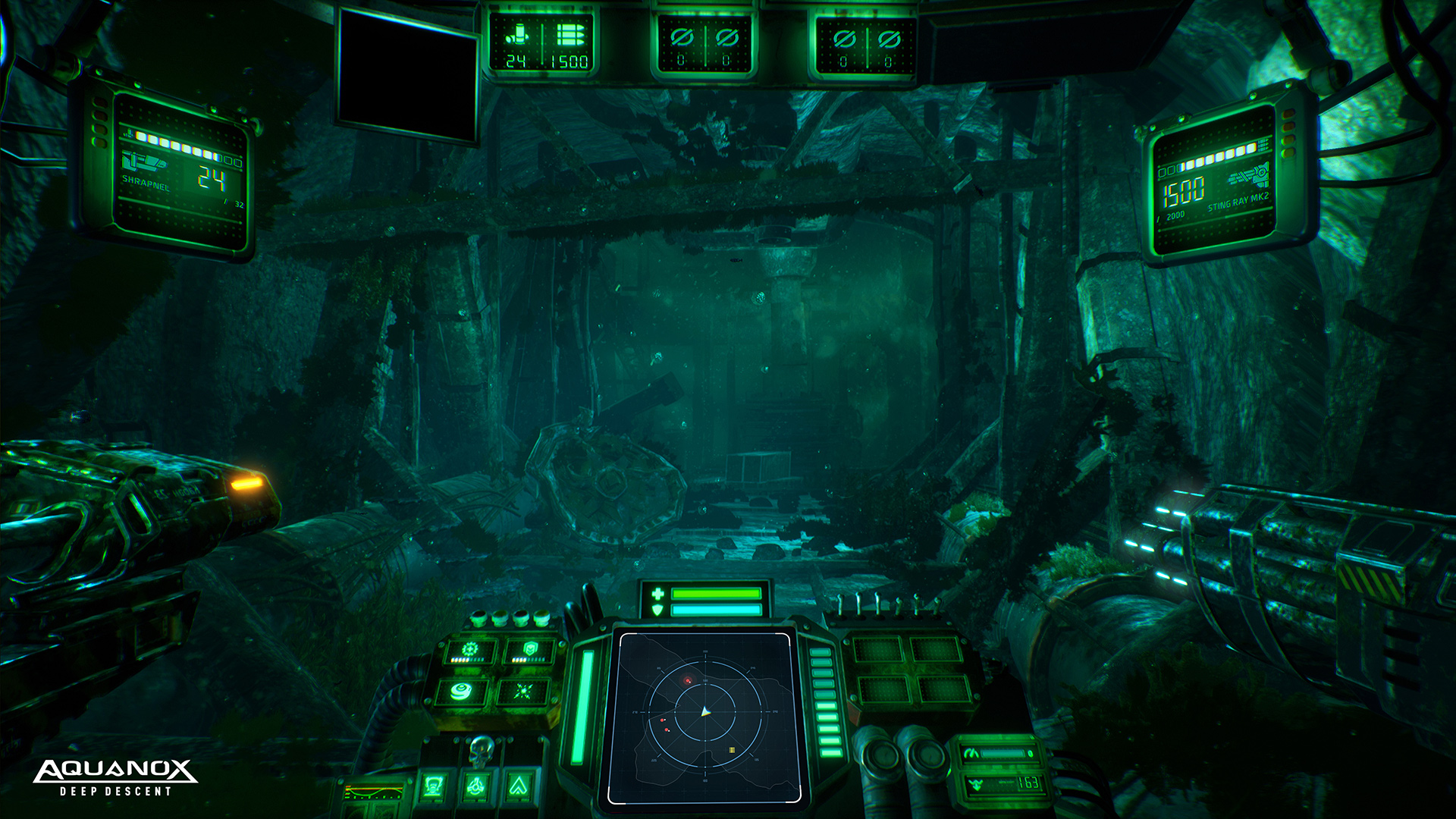Activate the gear repair ability icon

click(470, 651)
